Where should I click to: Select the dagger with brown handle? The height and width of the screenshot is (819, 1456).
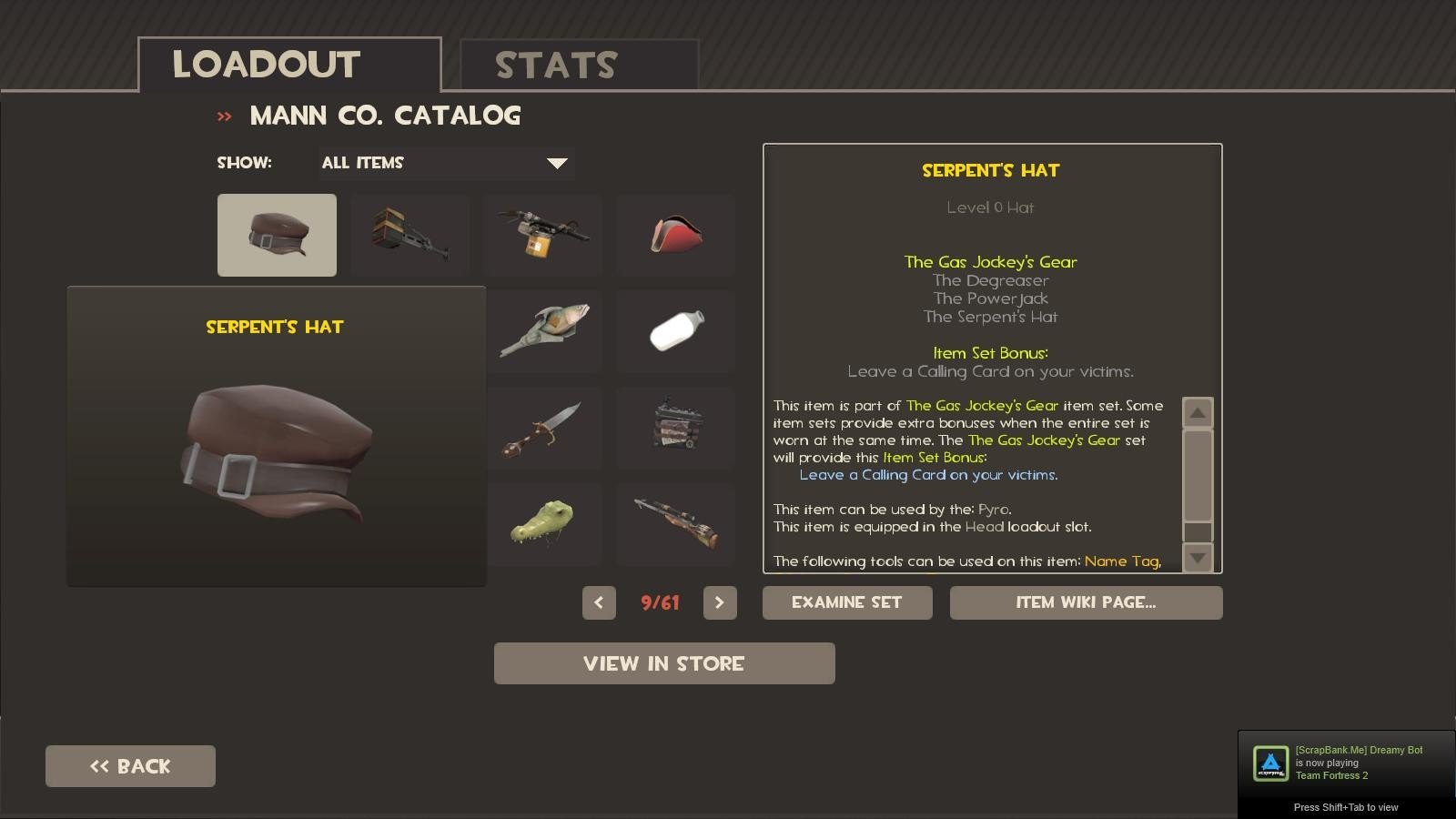[x=544, y=428]
